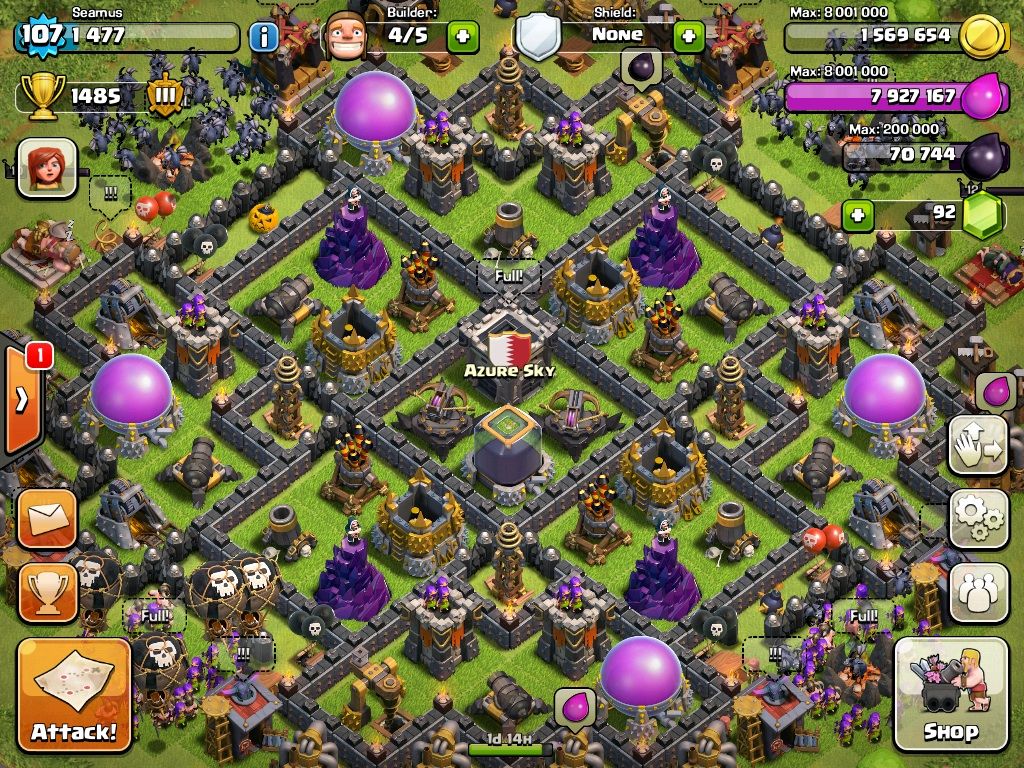
Task: View the trophy achievements button
Action: click(47, 592)
